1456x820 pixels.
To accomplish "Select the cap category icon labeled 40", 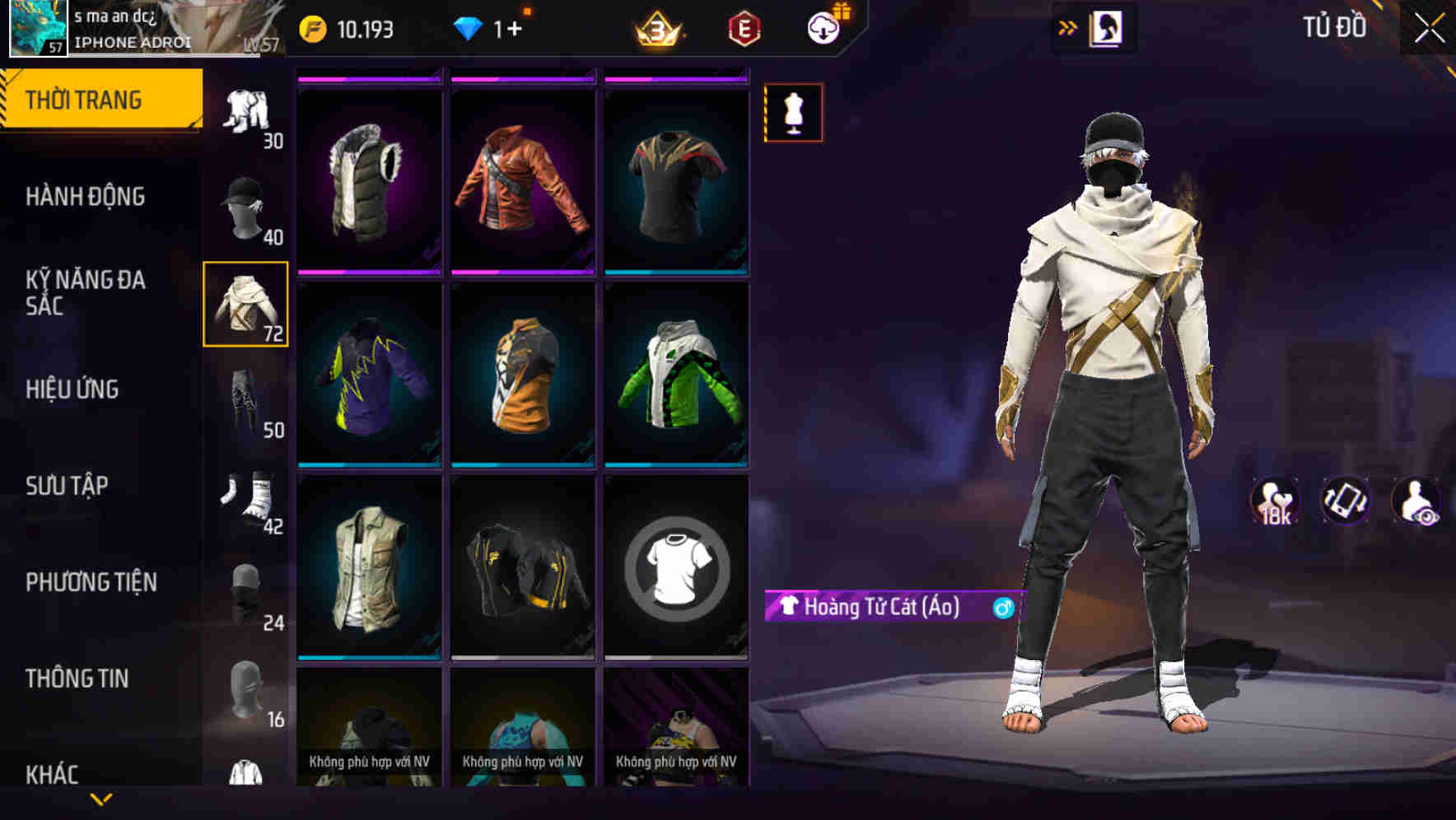I will [x=245, y=207].
